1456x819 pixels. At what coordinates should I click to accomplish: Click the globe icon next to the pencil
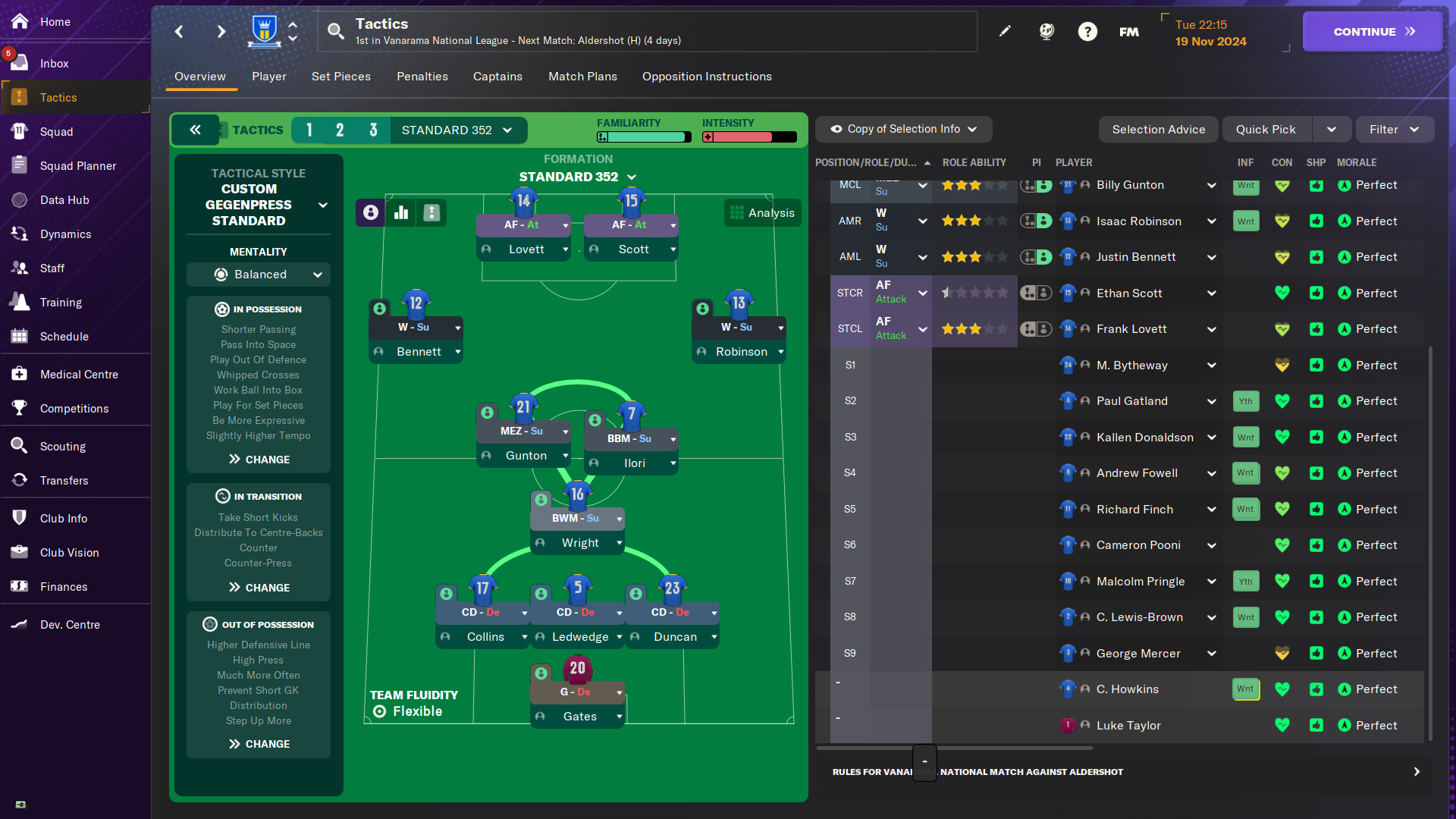[1046, 31]
